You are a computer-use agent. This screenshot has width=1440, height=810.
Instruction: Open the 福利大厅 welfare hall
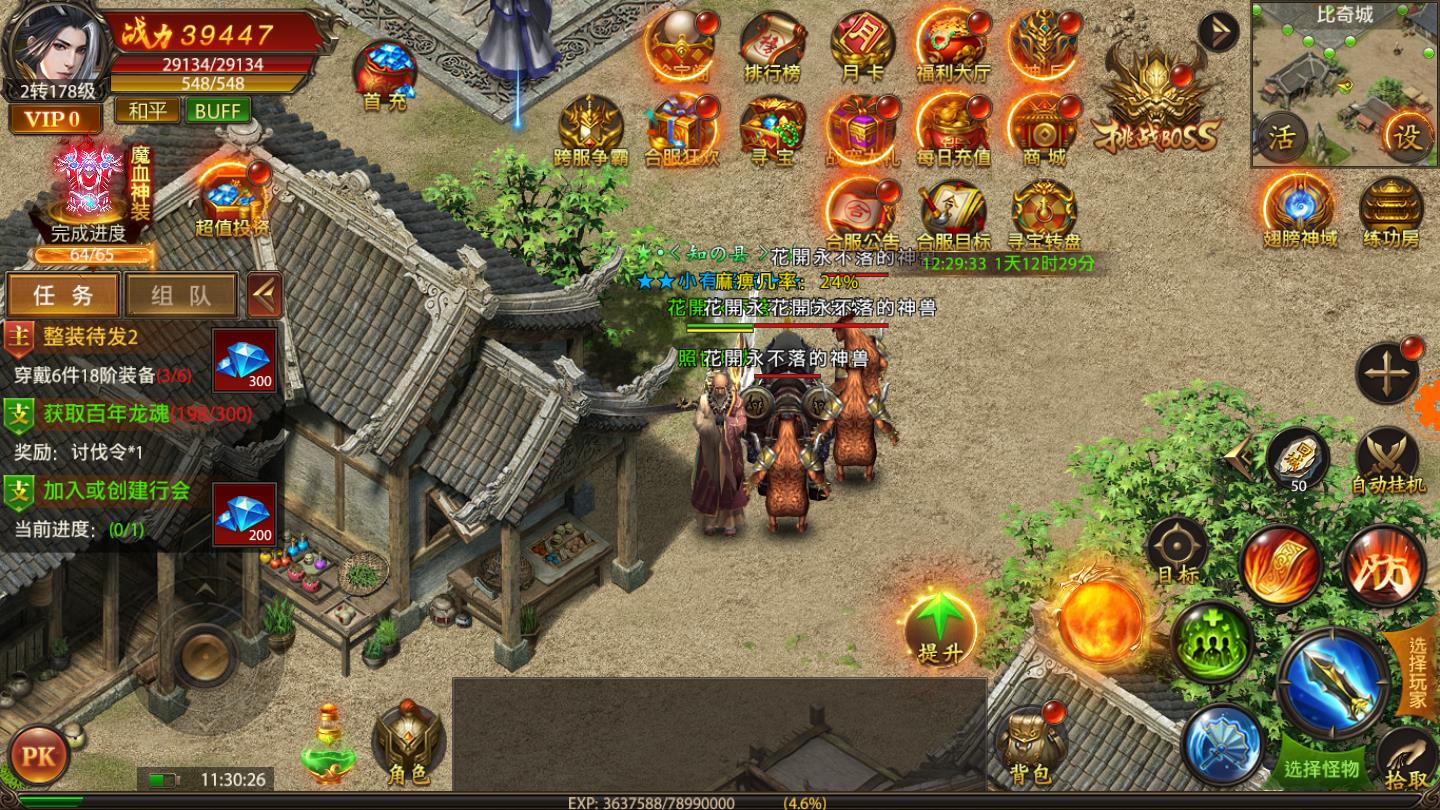click(x=951, y=40)
